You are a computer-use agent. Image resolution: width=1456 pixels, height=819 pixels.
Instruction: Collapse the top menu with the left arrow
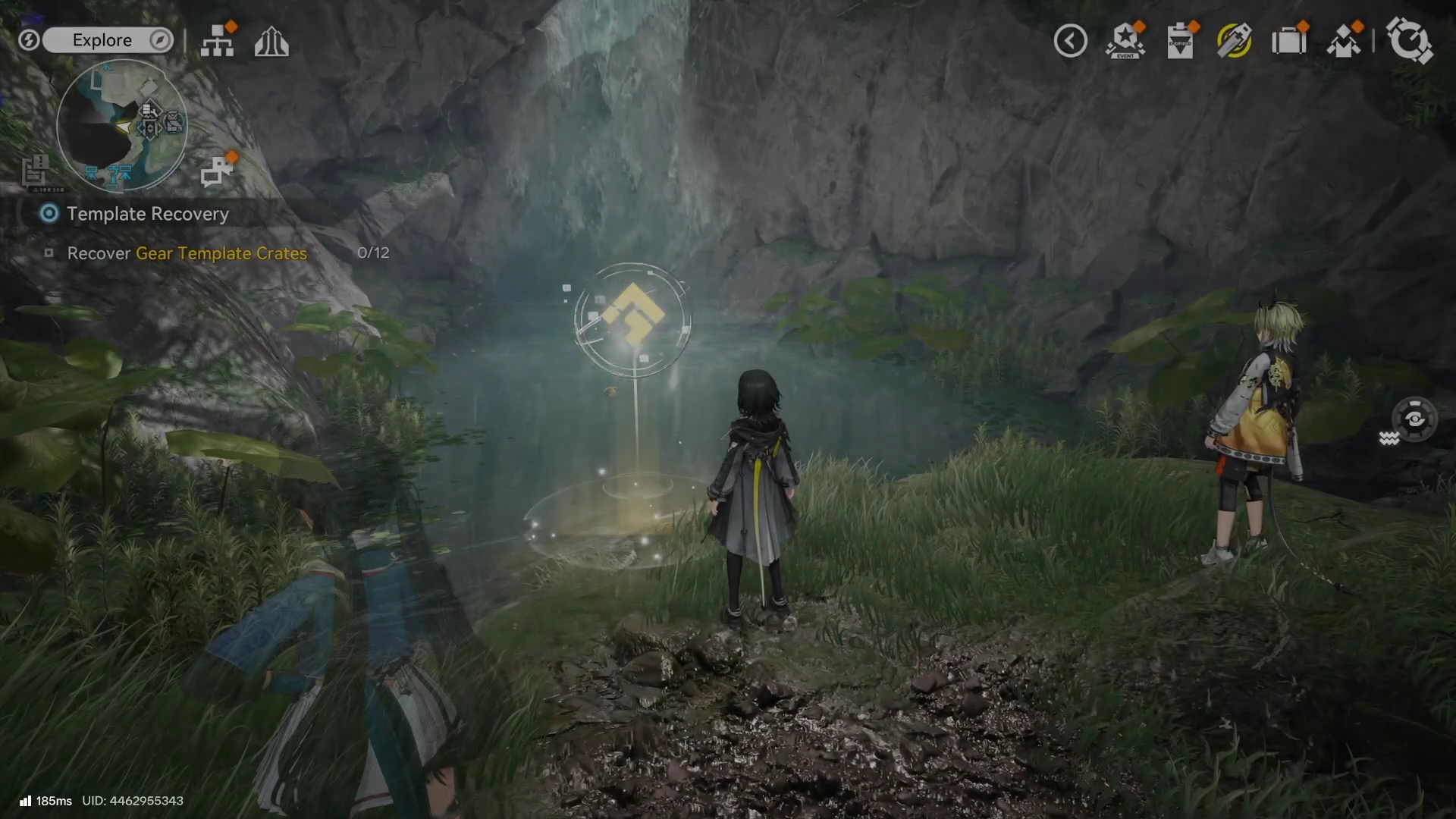(1070, 41)
